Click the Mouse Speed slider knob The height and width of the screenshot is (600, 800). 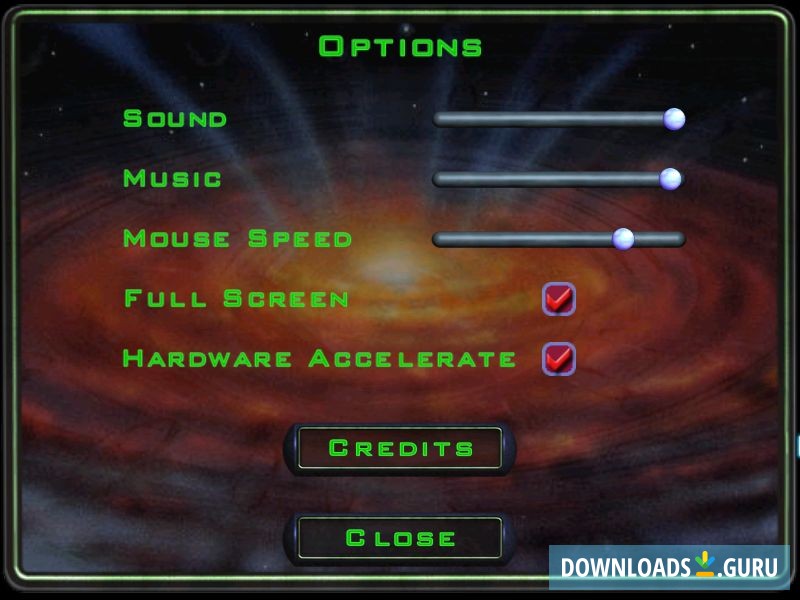pyautogui.click(x=623, y=239)
